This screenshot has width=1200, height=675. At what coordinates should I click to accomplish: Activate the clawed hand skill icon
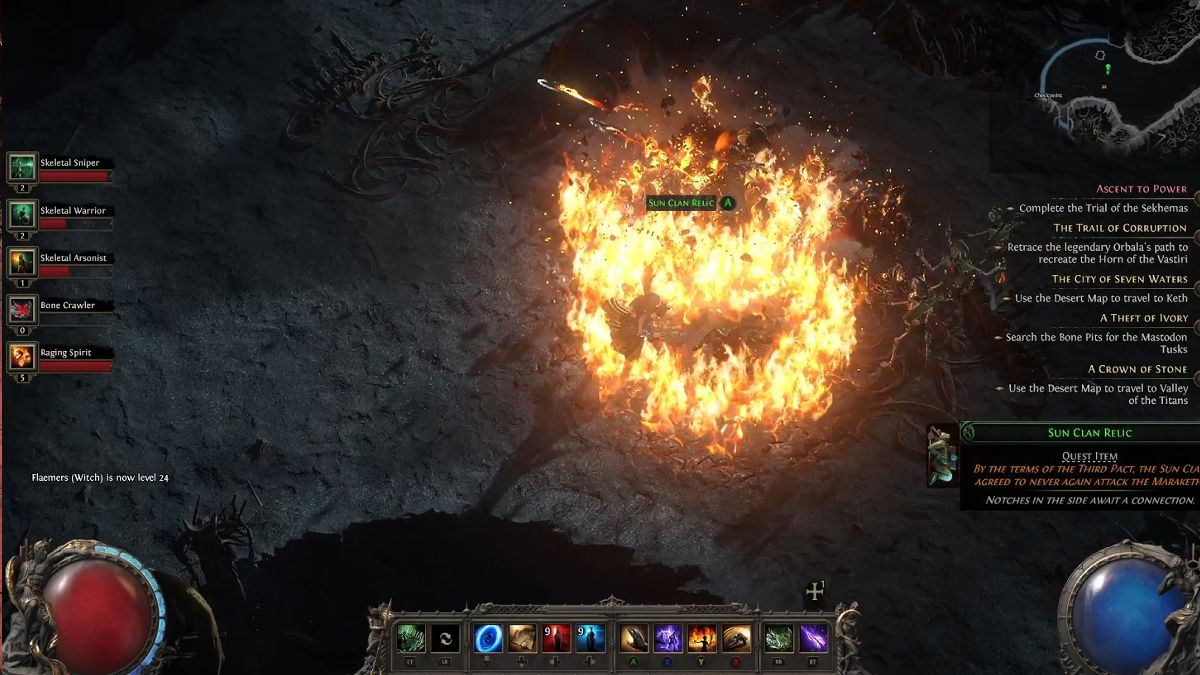click(634, 638)
